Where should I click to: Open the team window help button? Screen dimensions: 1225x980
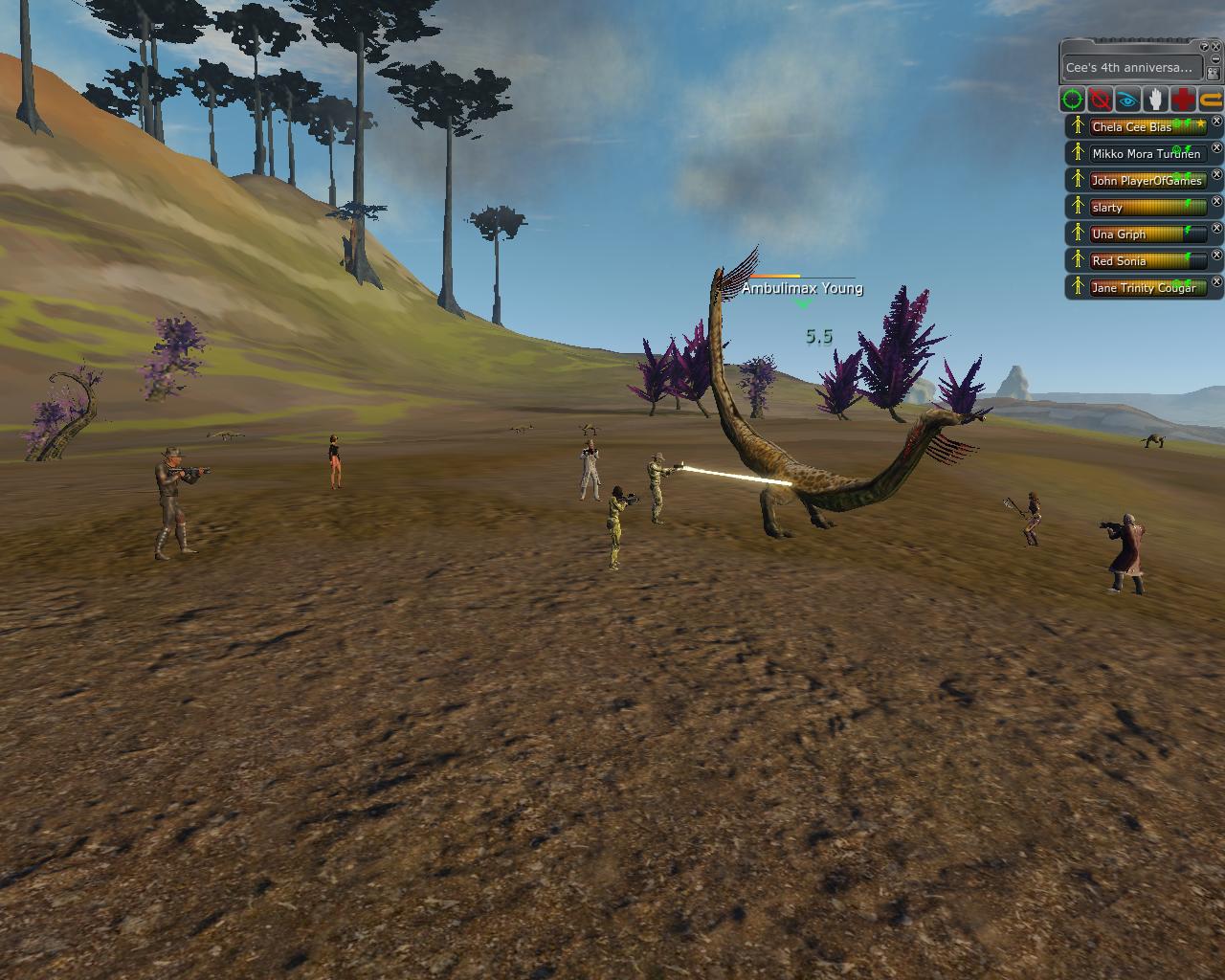pyautogui.click(x=1205, y=47)
